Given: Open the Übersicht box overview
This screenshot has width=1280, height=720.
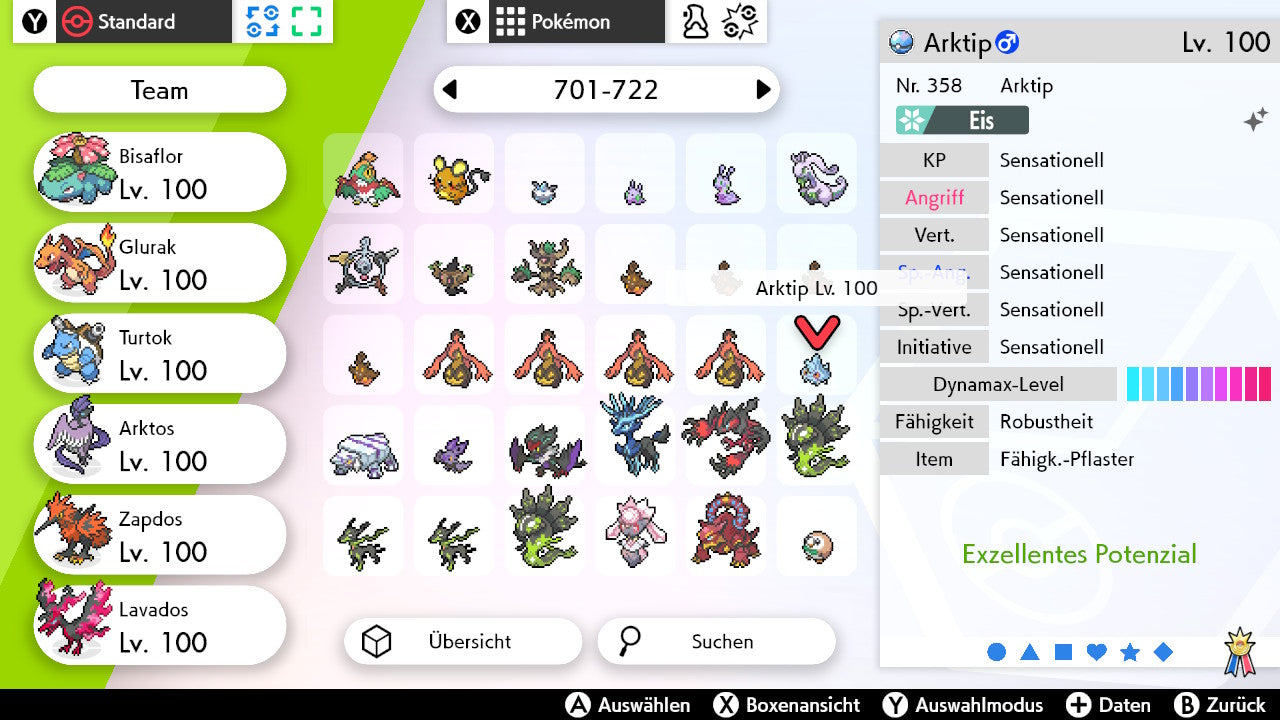Looking at the screenshot, I should click(462, 642).
